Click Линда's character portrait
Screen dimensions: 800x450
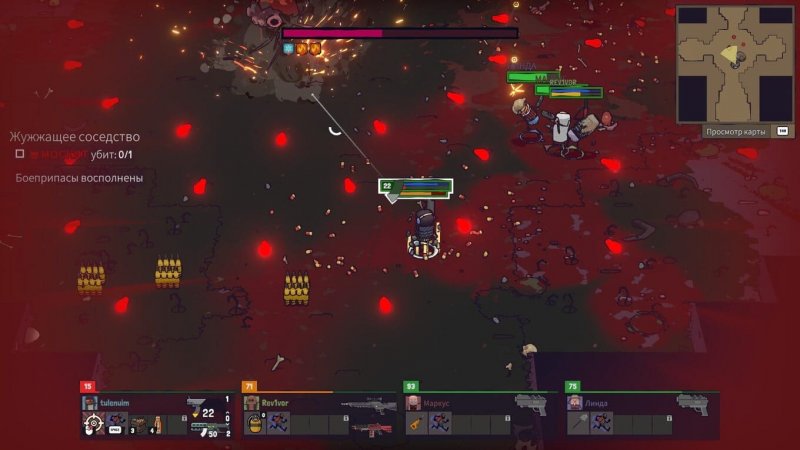click(575, 402)
